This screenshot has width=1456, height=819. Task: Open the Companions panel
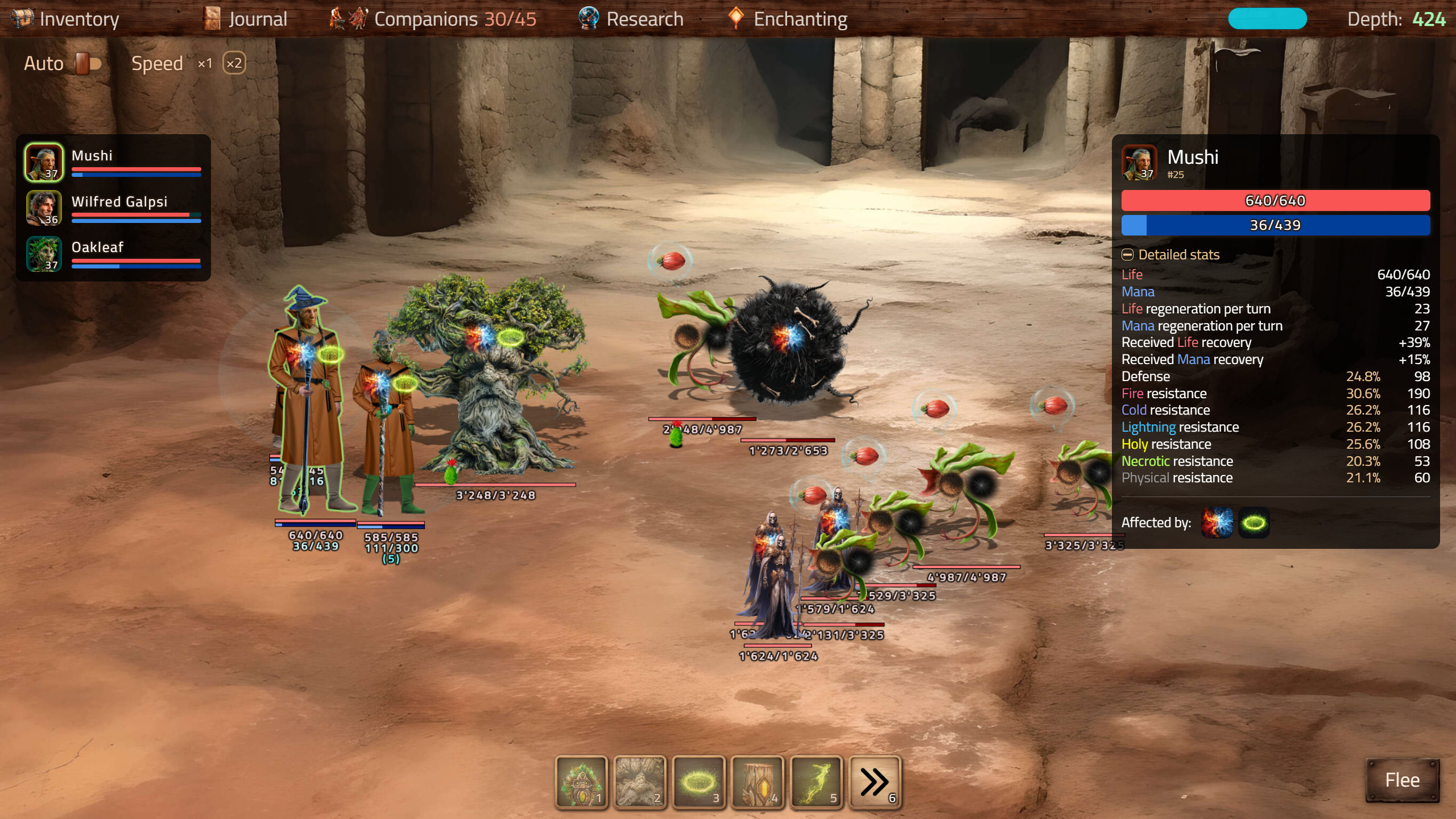(x=433, y=19)
